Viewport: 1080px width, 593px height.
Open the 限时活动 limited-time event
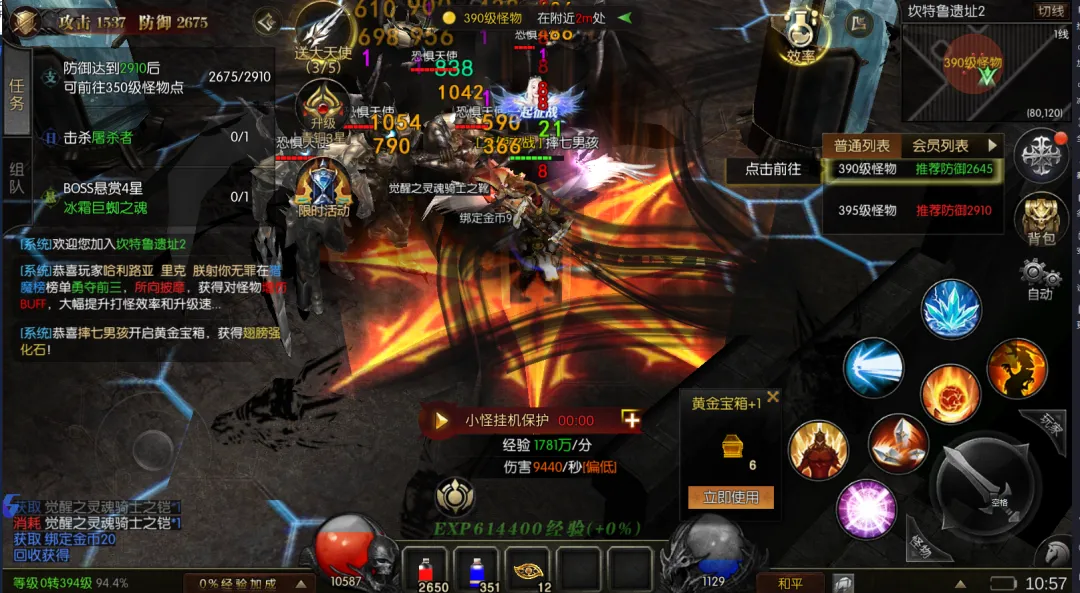tap(323, 190)
